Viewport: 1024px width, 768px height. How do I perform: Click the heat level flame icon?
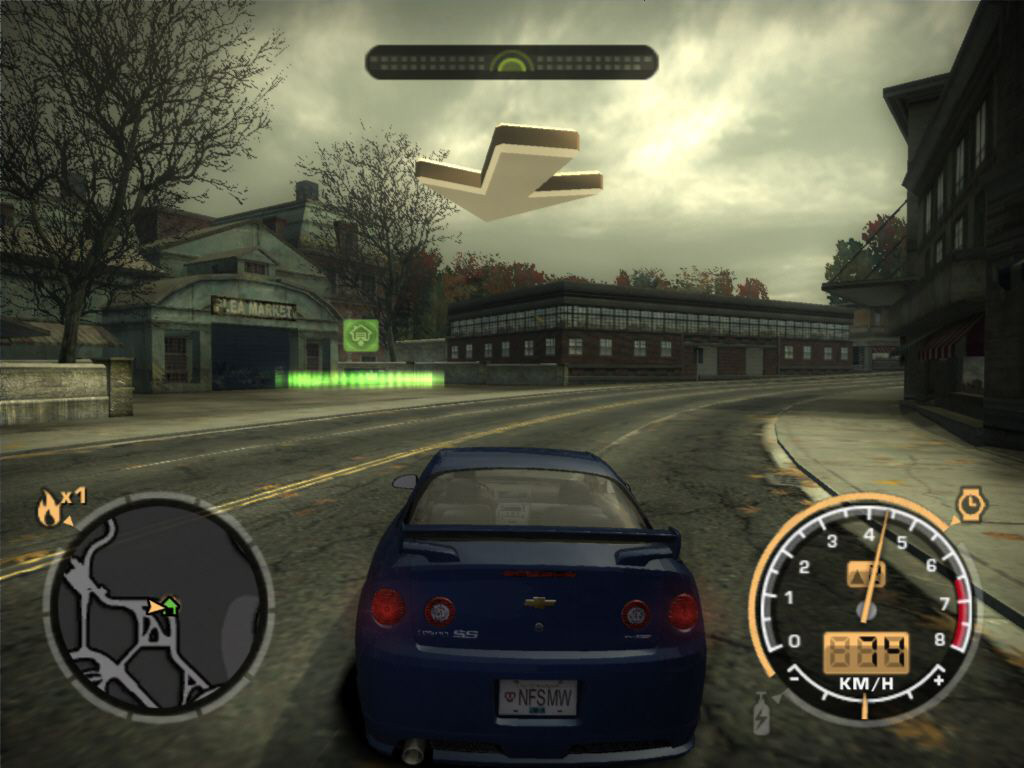[x=49, y=510]
